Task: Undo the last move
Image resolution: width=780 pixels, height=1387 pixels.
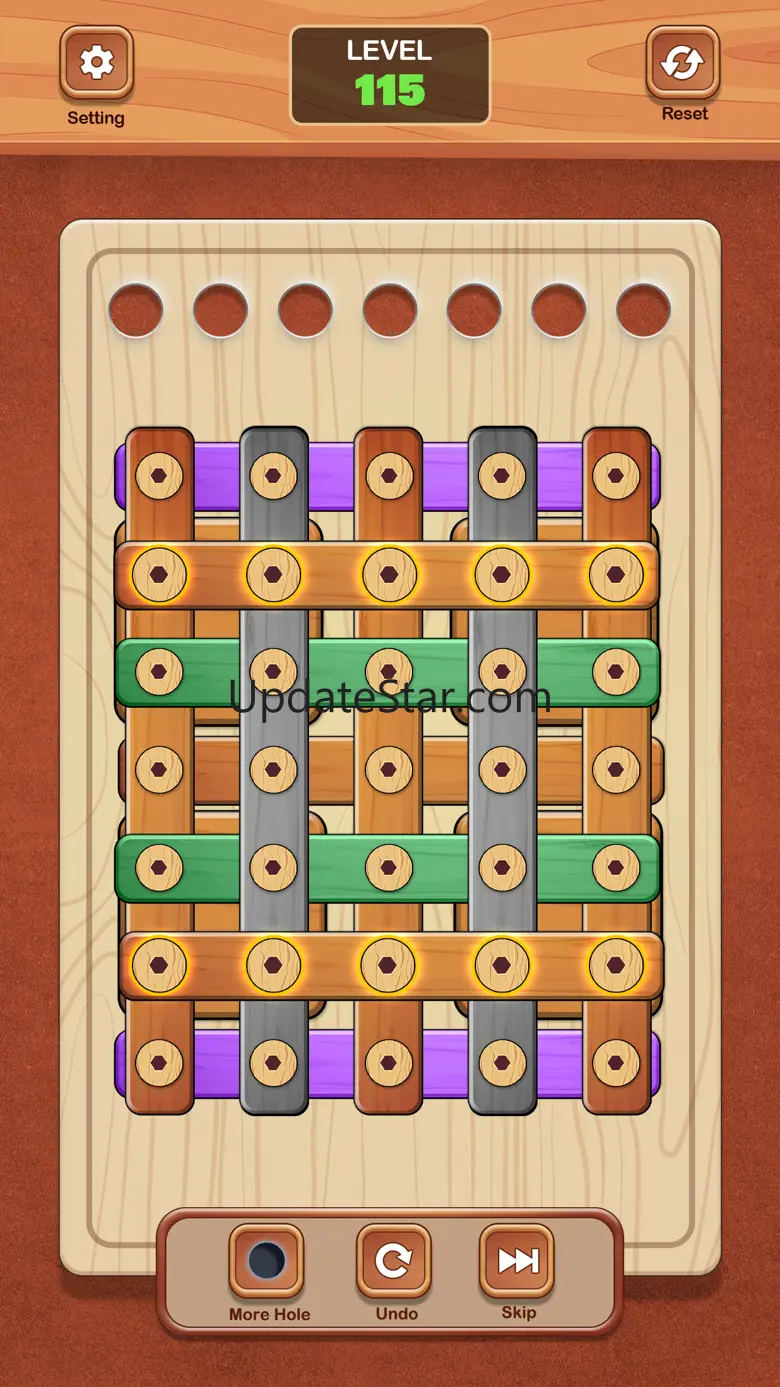Action: (x=393, y=1261)
